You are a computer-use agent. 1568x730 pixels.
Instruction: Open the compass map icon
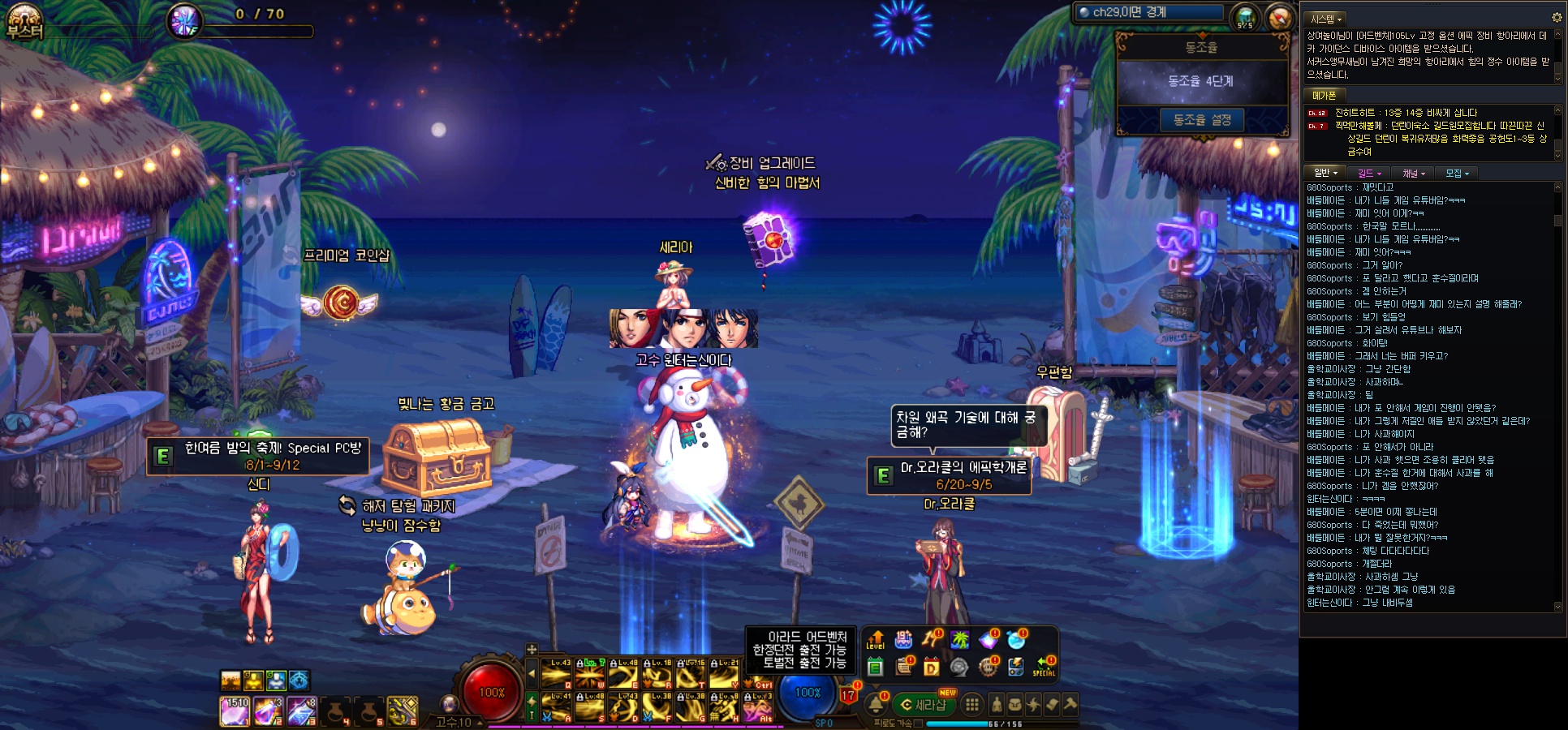1279,16
